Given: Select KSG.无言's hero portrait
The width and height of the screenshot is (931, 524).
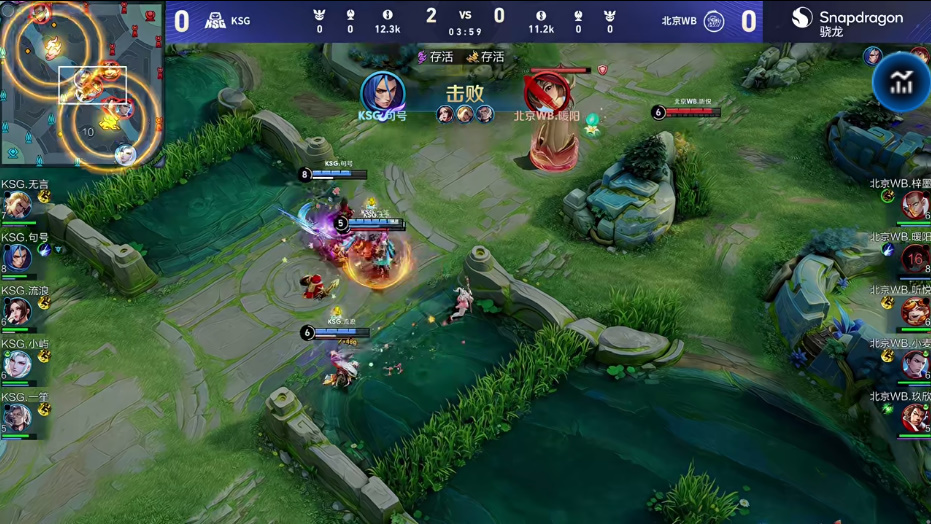Looking at the screenshot, I should (17, 205).
